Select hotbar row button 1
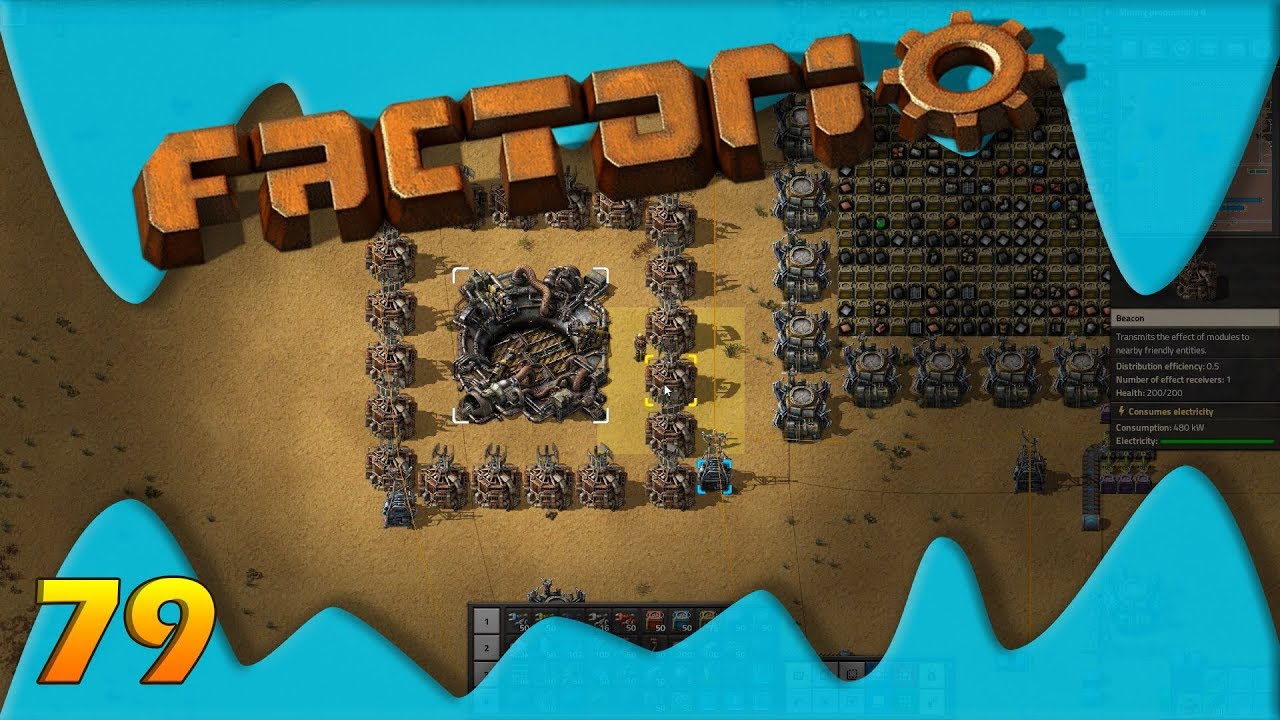 pyautogui.click(x=486, y=622)
